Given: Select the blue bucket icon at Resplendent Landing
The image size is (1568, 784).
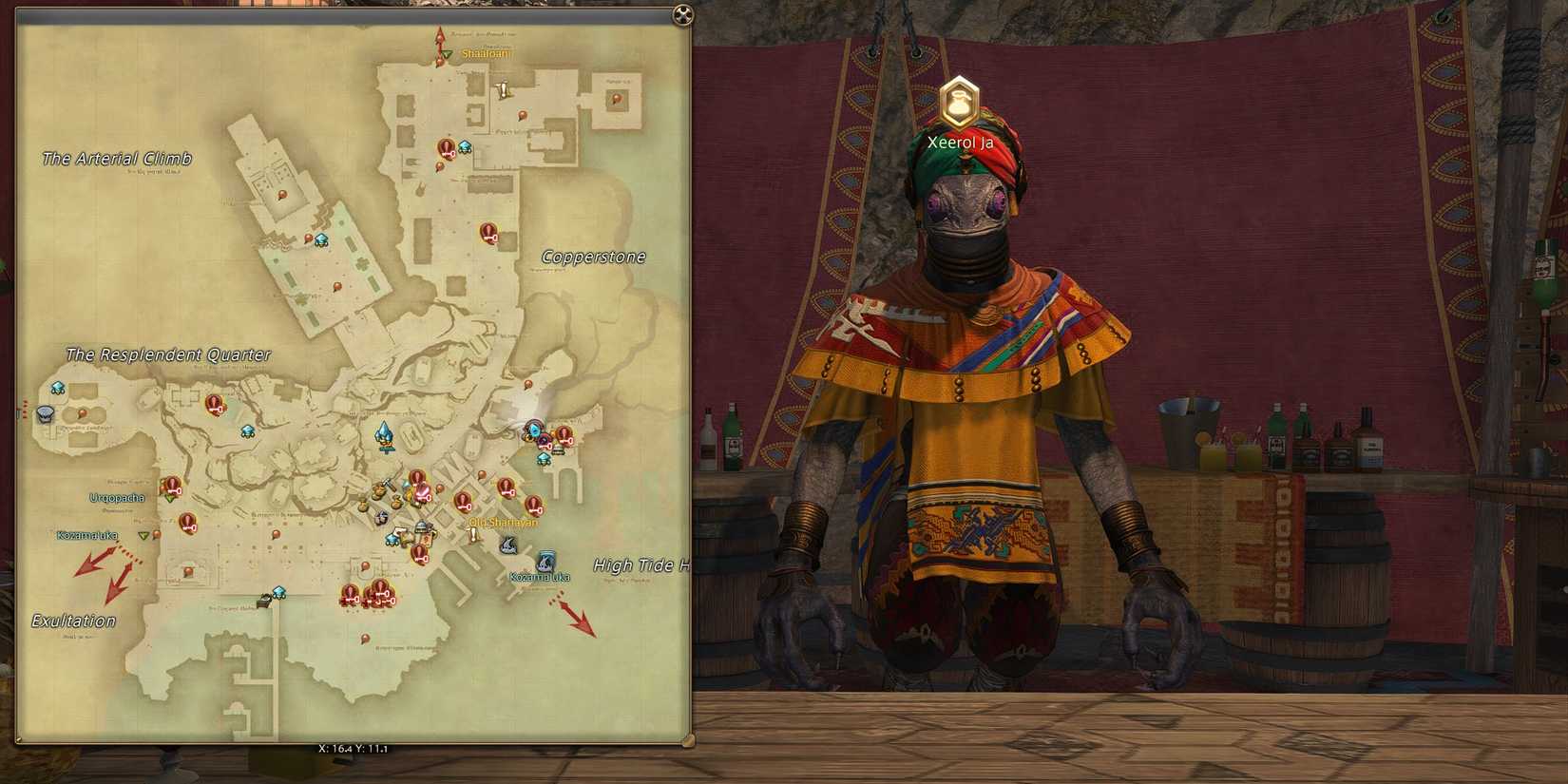Looking at the screenshot, I should (45, 414).
